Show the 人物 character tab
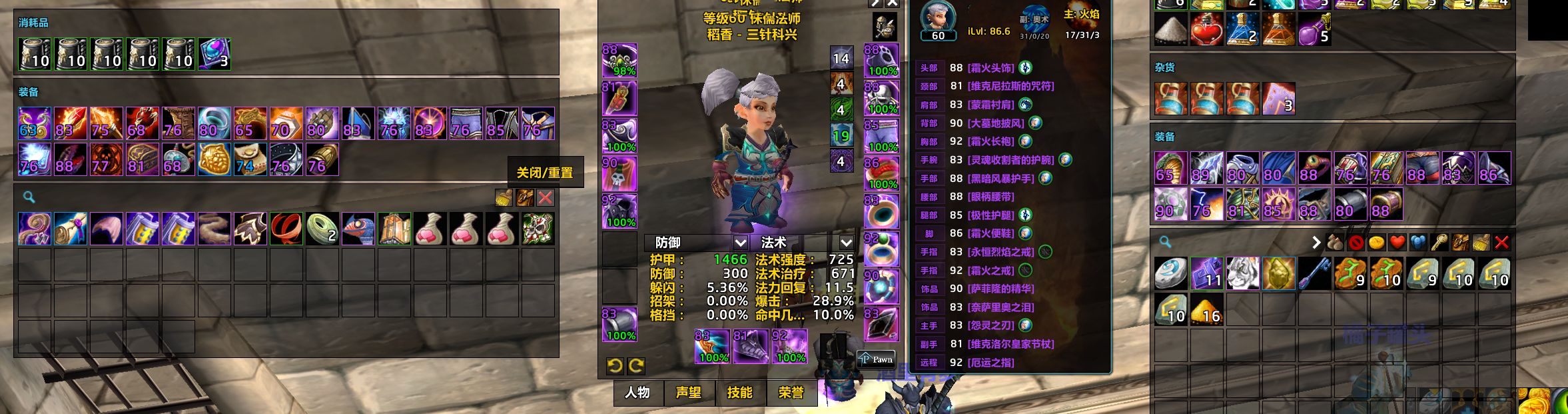This screenshot has width=1568, height=414. coord(637,393)
